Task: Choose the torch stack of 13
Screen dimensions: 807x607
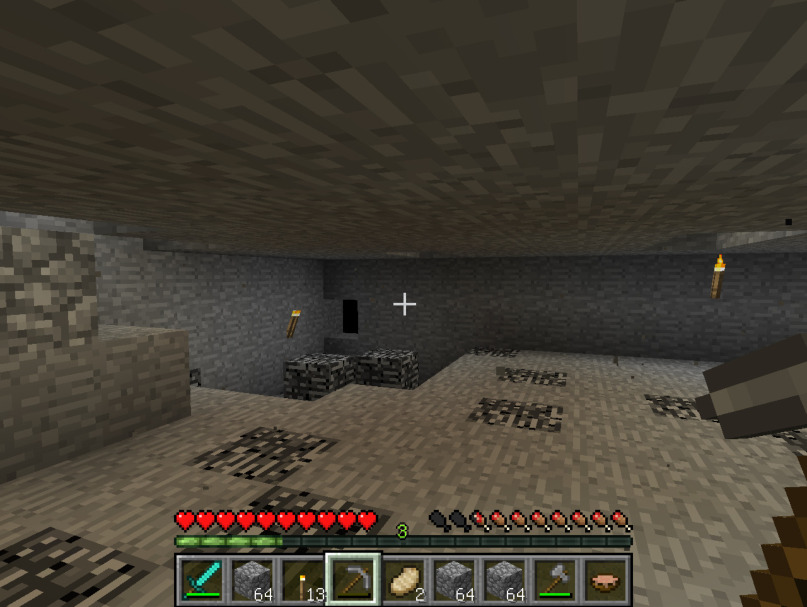Action: pyautogui.click(x=303, y=579)
